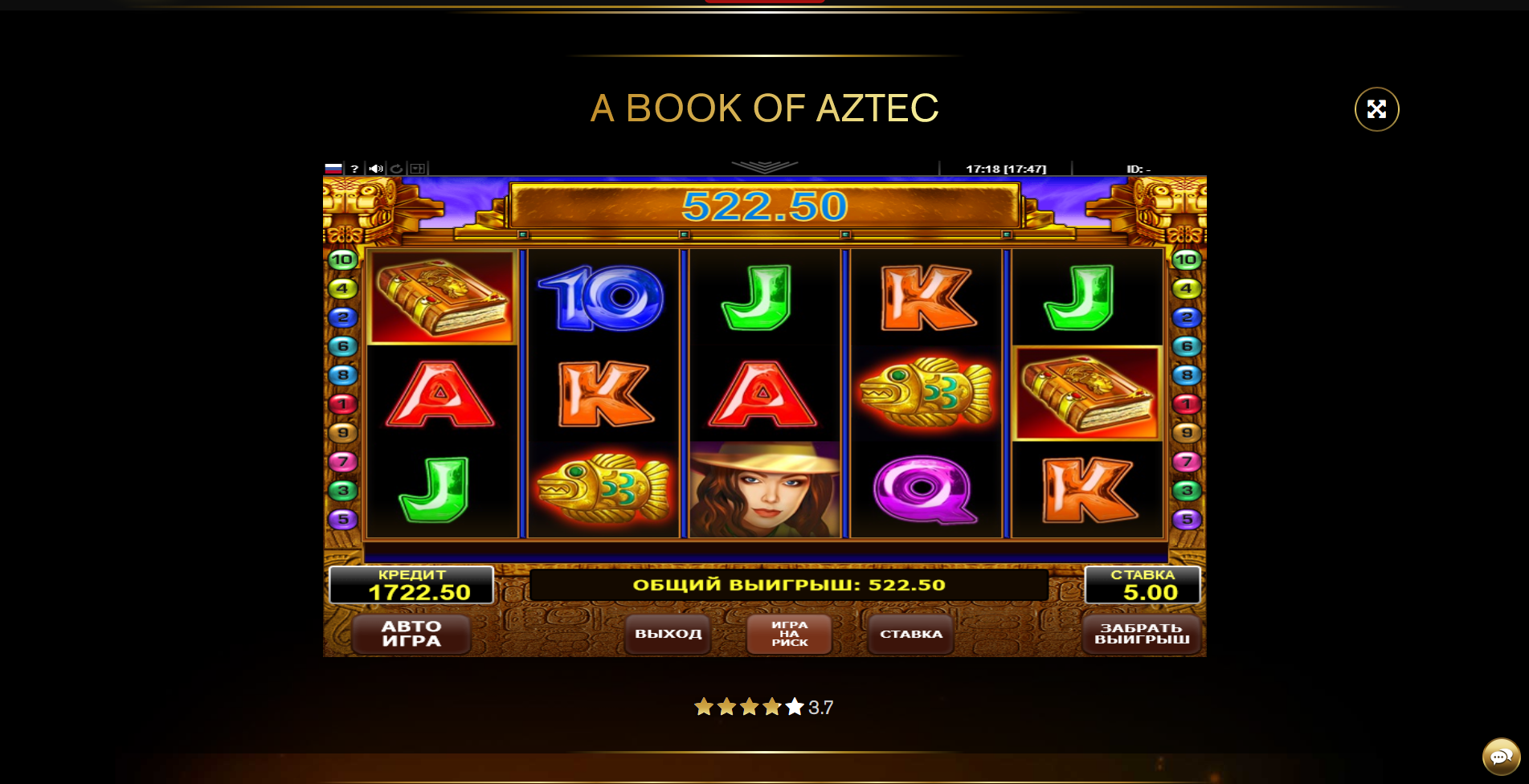
Task: Select payline 7 on the right side
Action: [x=1187, y=462]
